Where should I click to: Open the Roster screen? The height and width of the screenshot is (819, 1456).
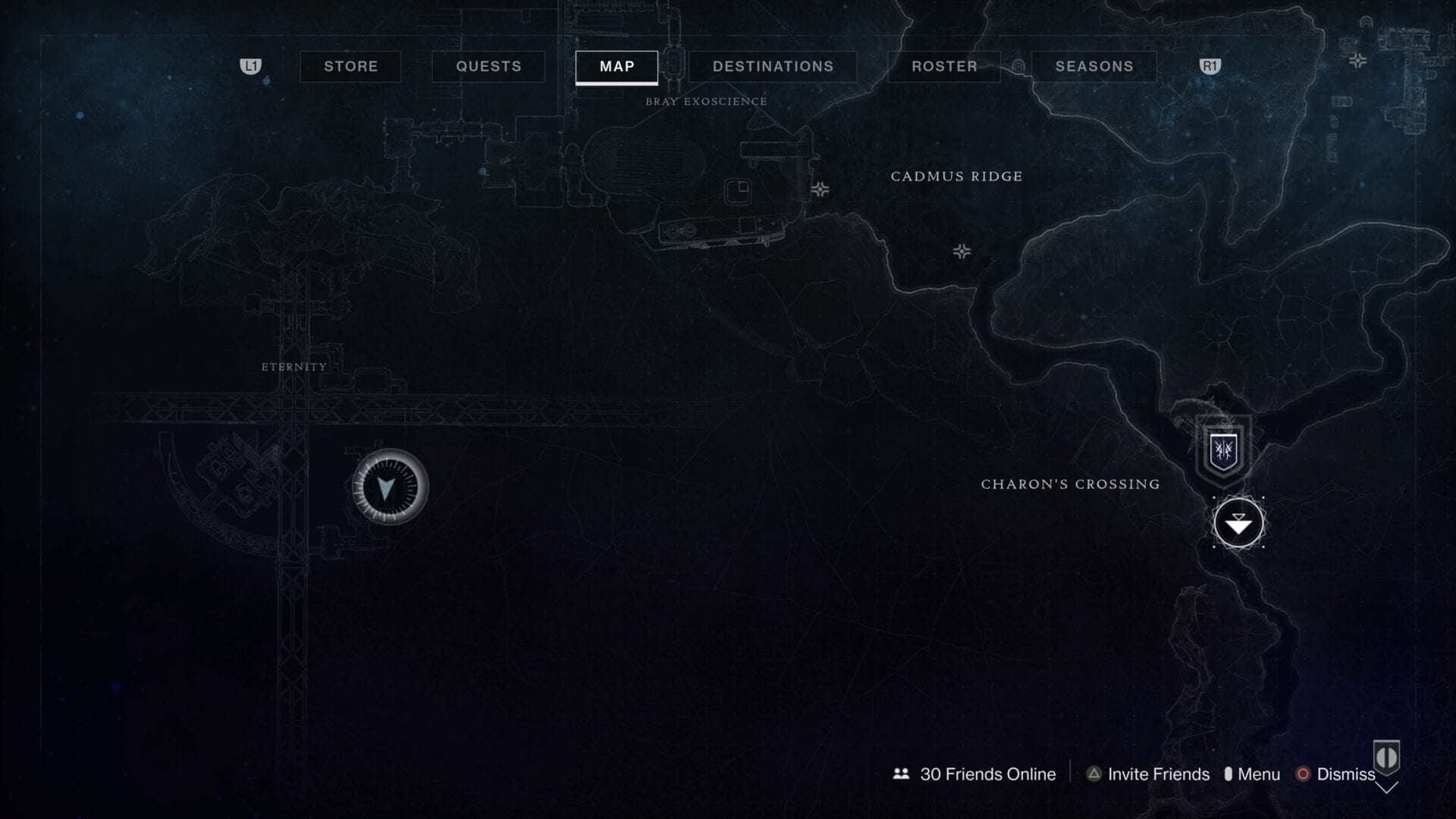[944, 67]
